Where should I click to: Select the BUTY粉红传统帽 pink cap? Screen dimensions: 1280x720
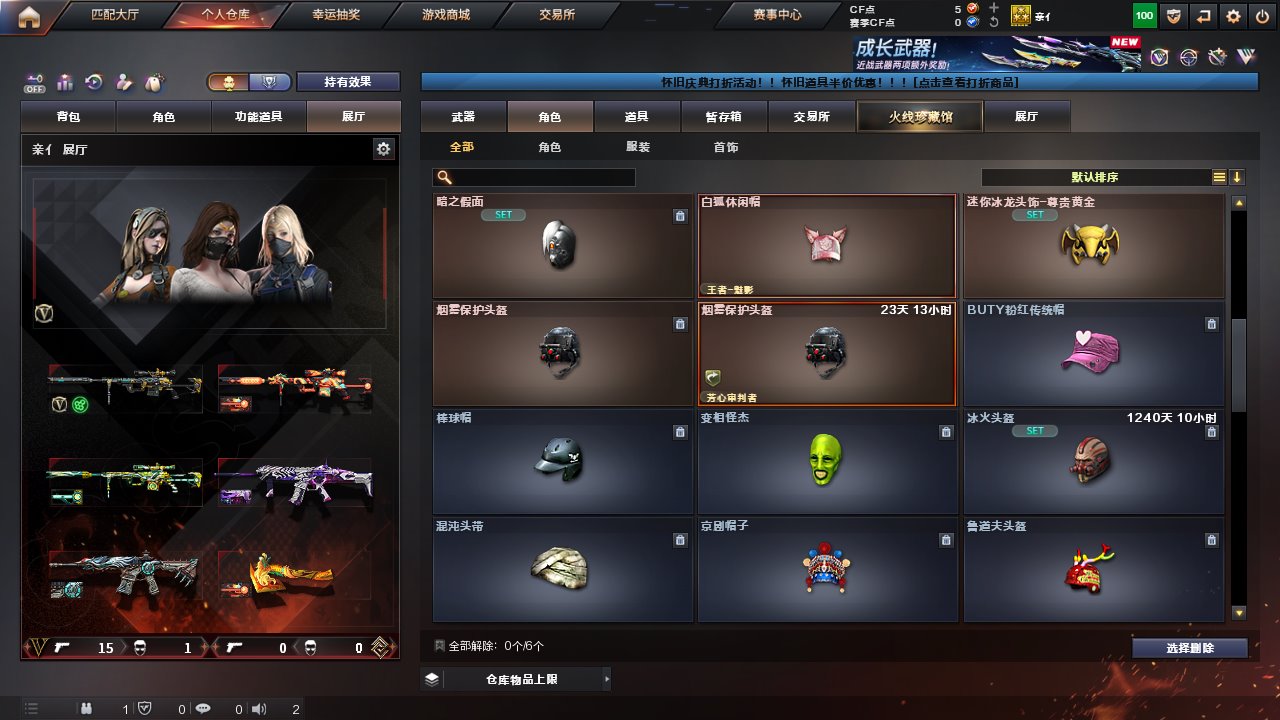click(x=1093, y=353)
